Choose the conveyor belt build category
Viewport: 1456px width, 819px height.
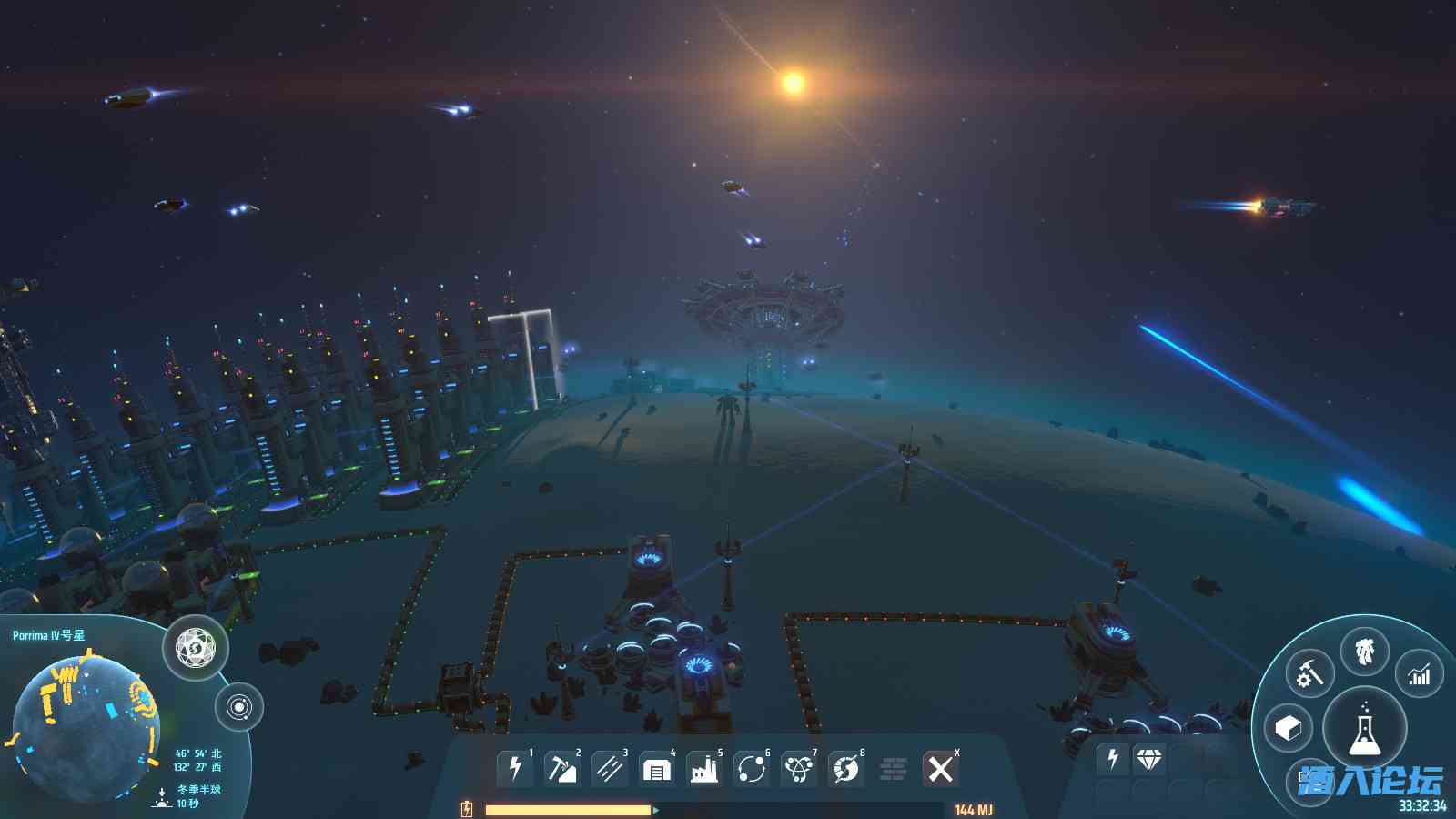609,769
